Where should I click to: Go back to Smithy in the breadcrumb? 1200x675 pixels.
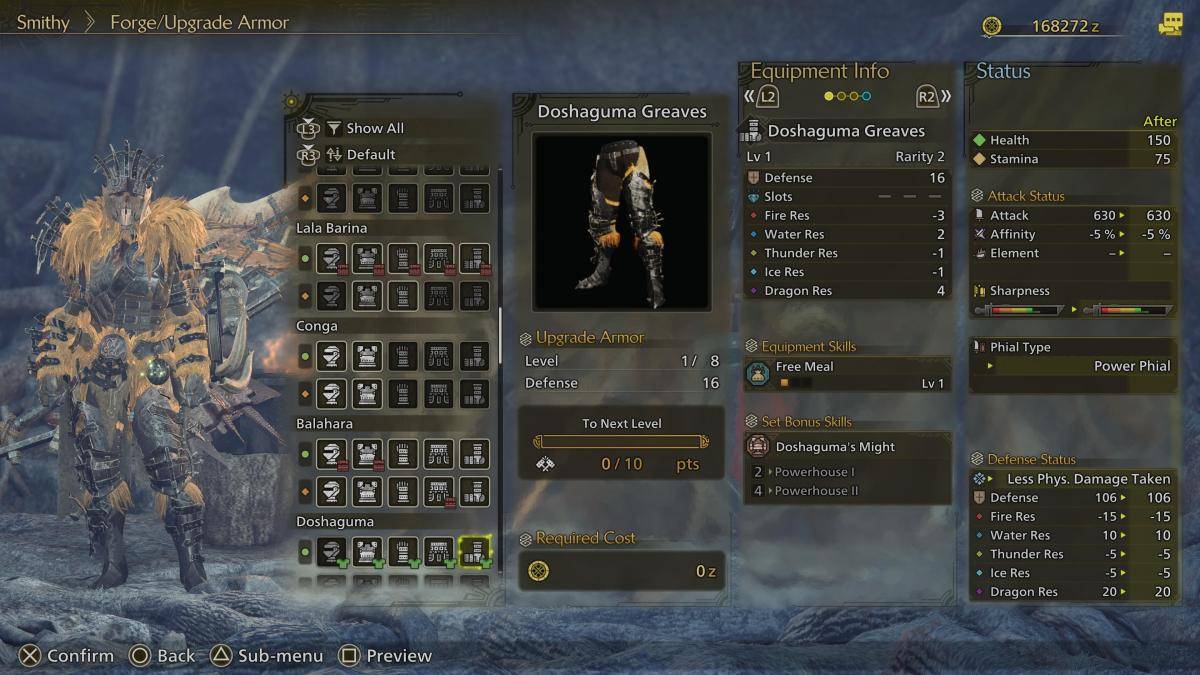[x=43, y=22]
